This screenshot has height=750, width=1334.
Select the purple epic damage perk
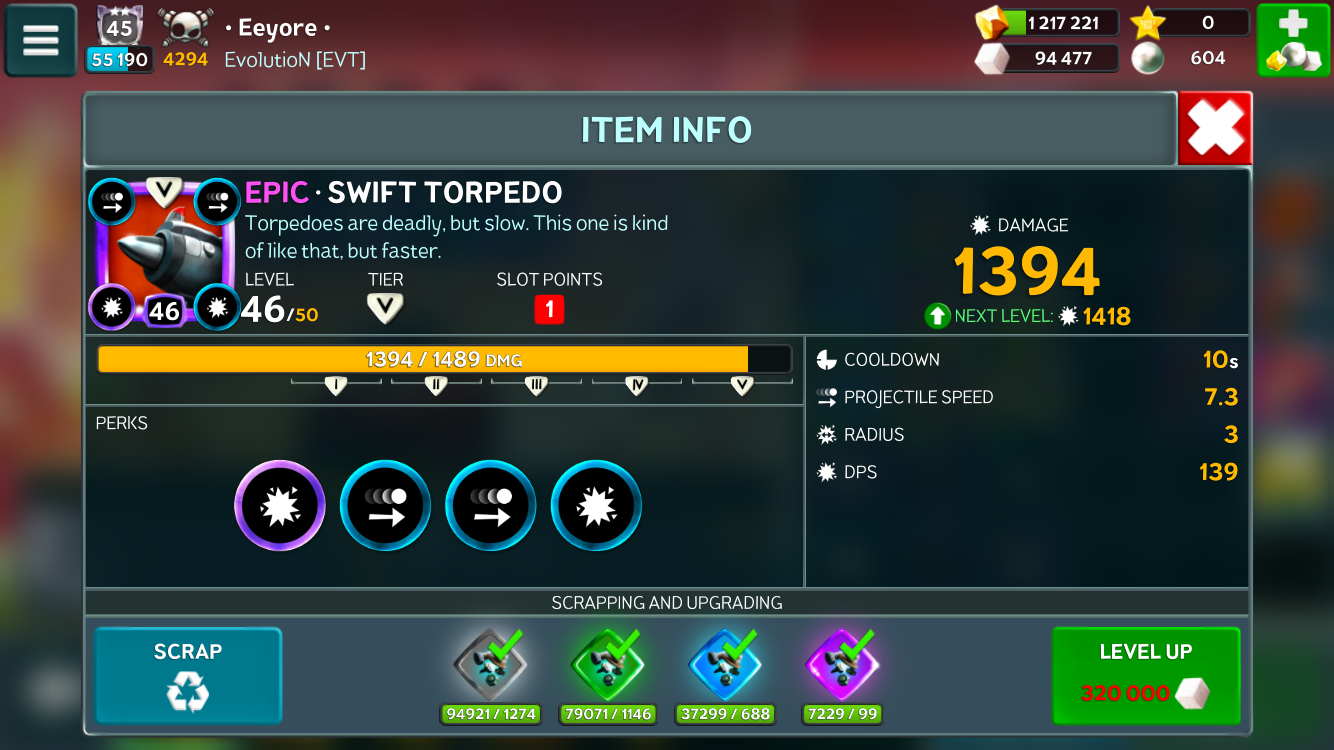tap(280, 506)
